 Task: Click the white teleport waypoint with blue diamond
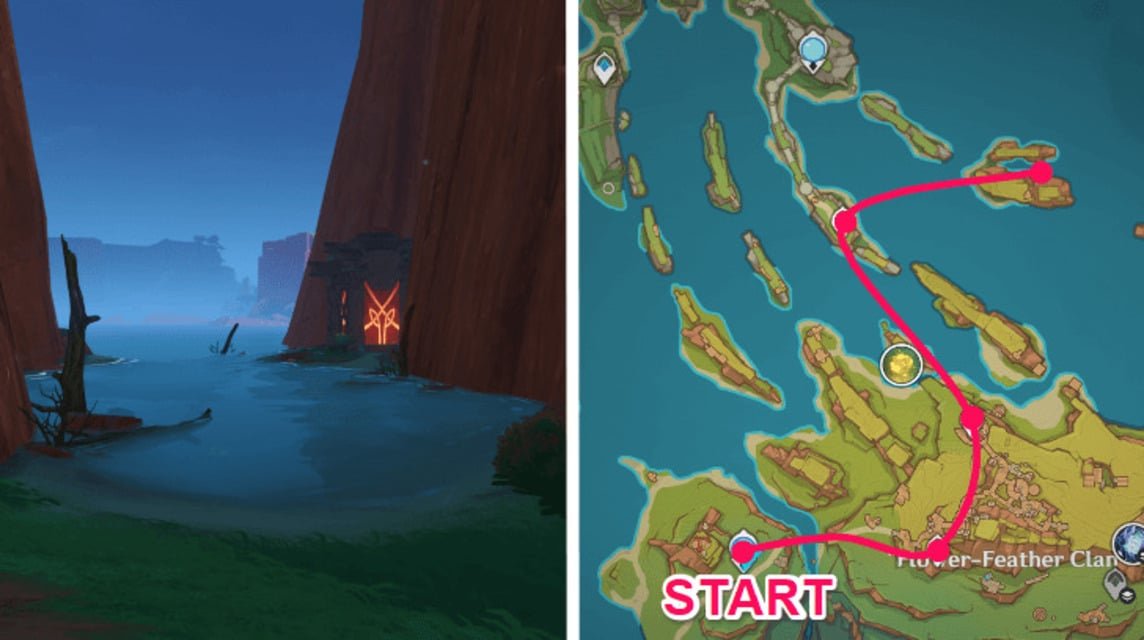605,68
